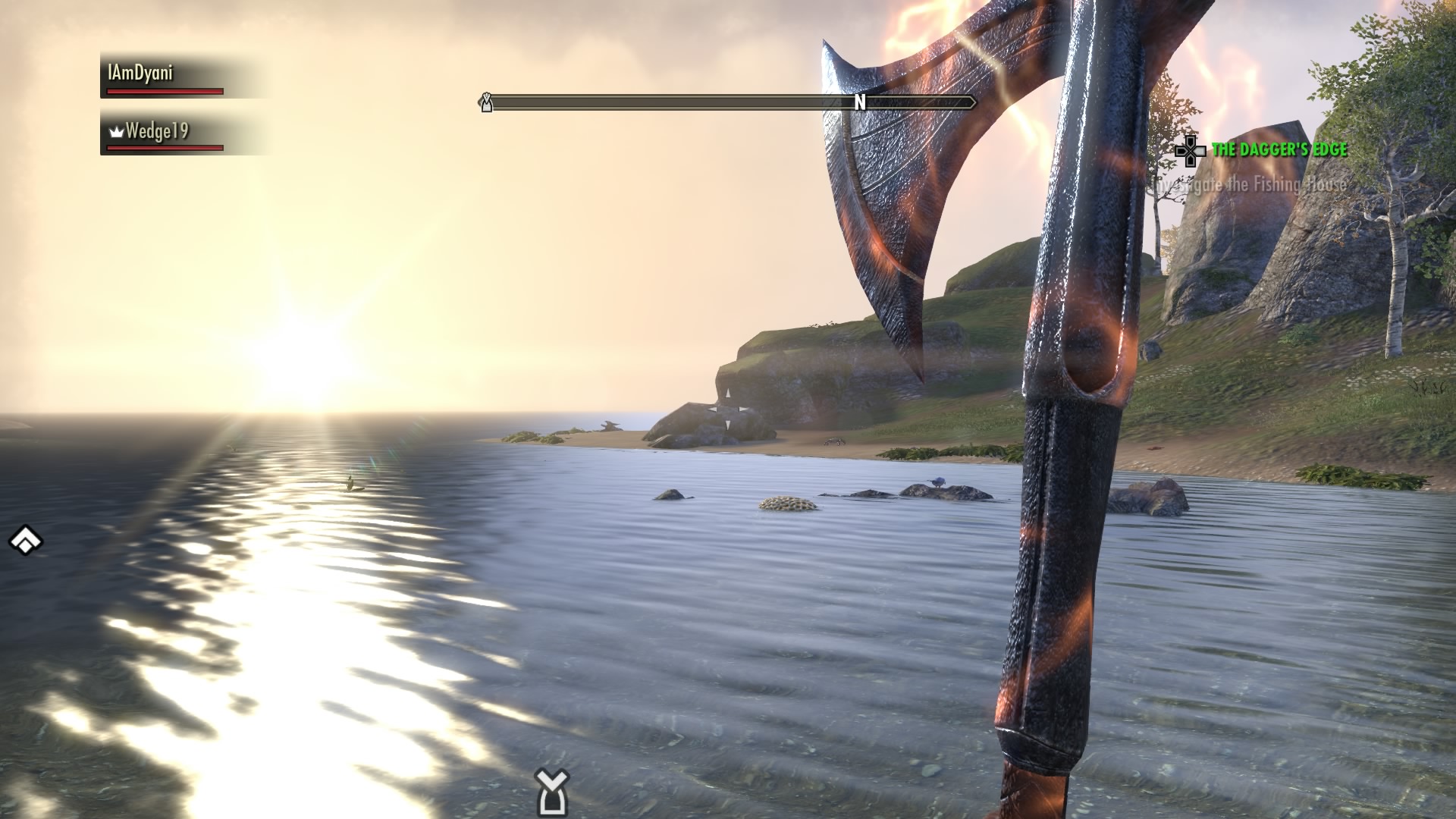Select the crown icon next to Wedge19
The width and height of the screenshot is (1456, 819).
pyautogui.click(x=115, y=132)
